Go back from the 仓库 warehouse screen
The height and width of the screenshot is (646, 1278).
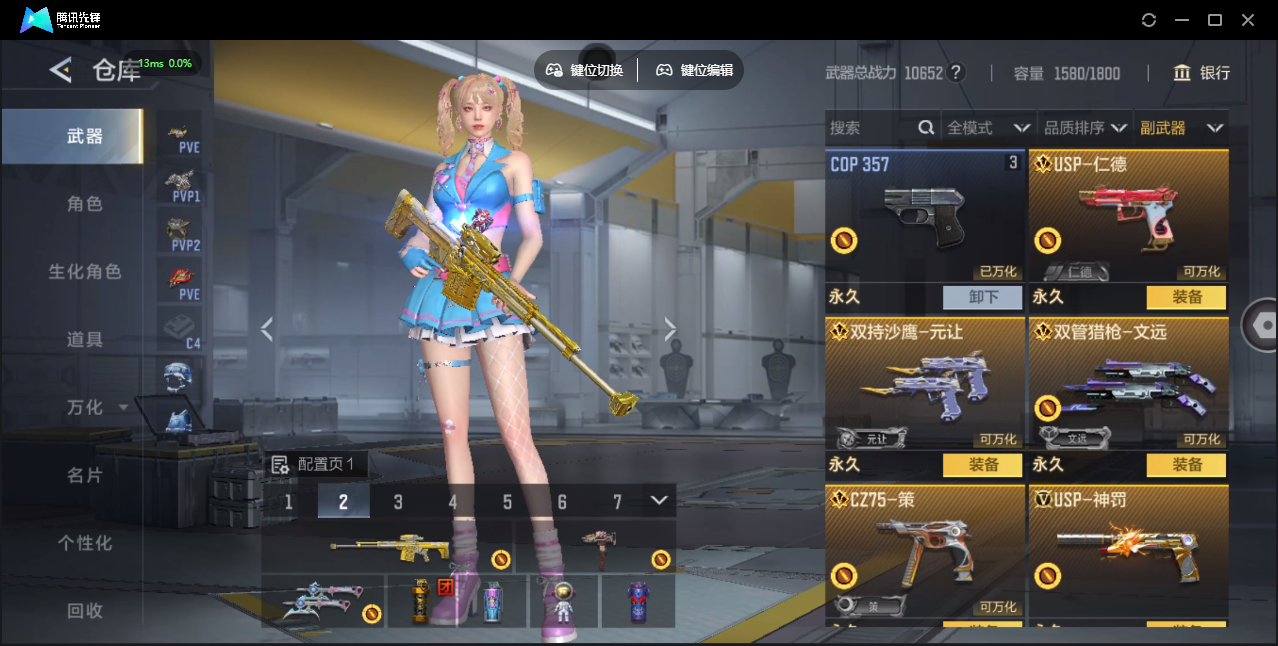pos(61,70)
